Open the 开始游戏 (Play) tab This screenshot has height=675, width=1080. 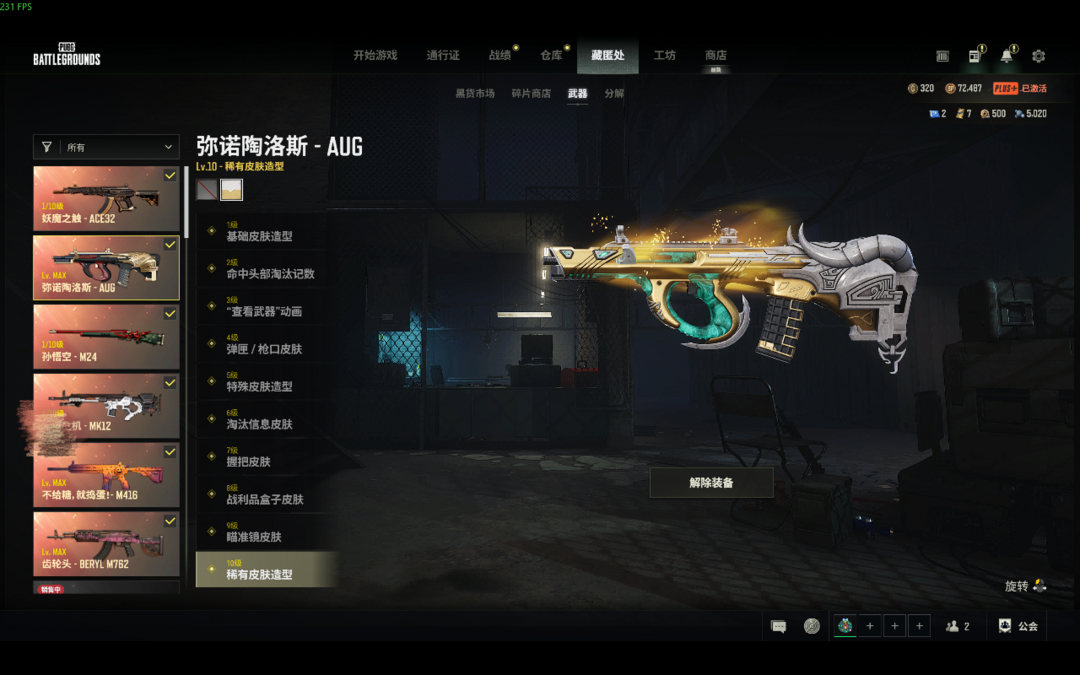(375, 56)
